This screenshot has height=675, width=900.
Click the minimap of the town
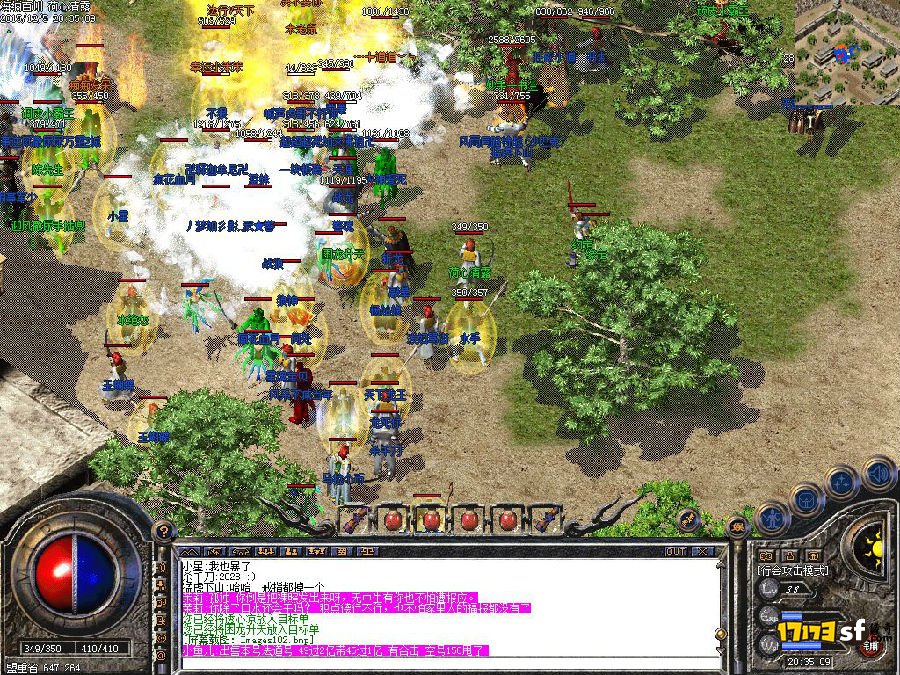pos(847,51)
